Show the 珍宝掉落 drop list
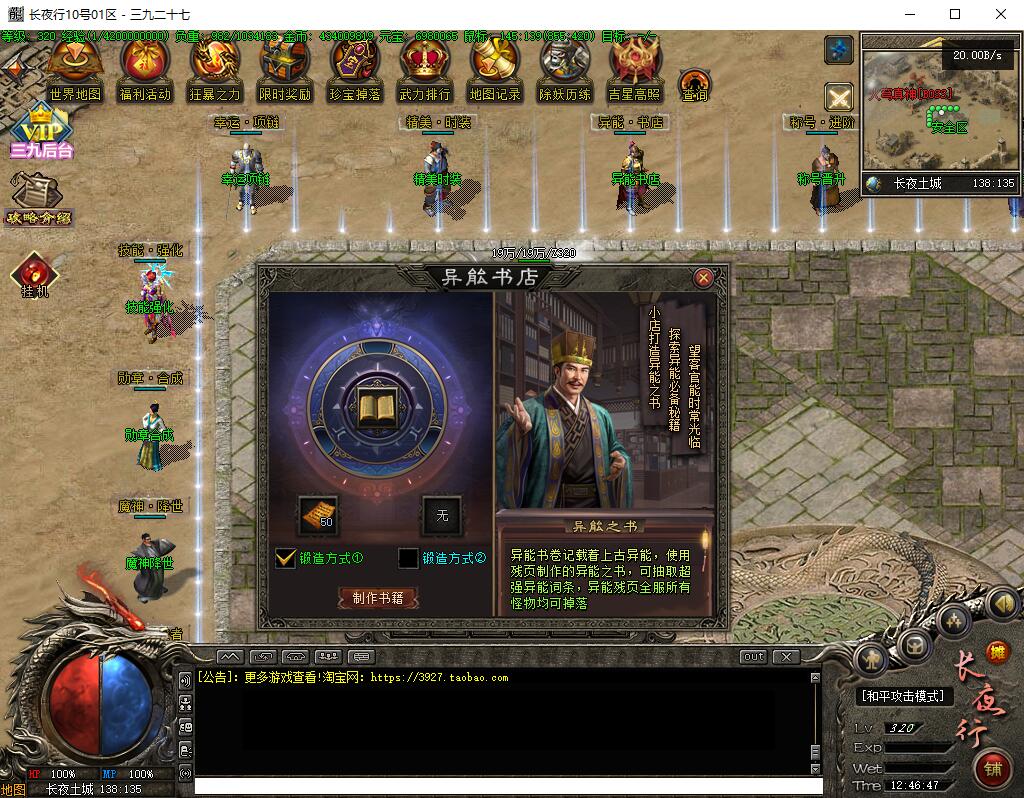The image size is (1024, 798). pyautogui.click(x=355, y=68)
